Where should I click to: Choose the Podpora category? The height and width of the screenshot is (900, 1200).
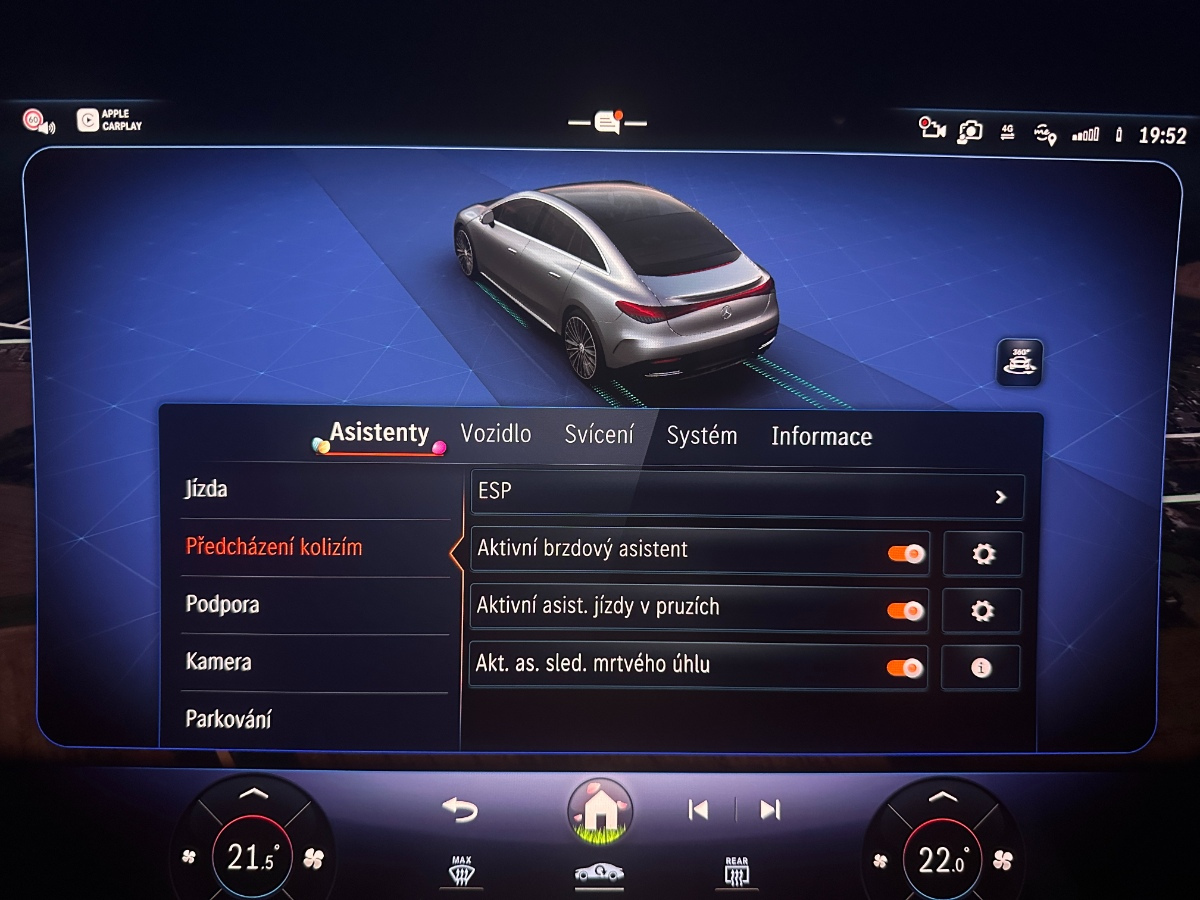(223, 605)
